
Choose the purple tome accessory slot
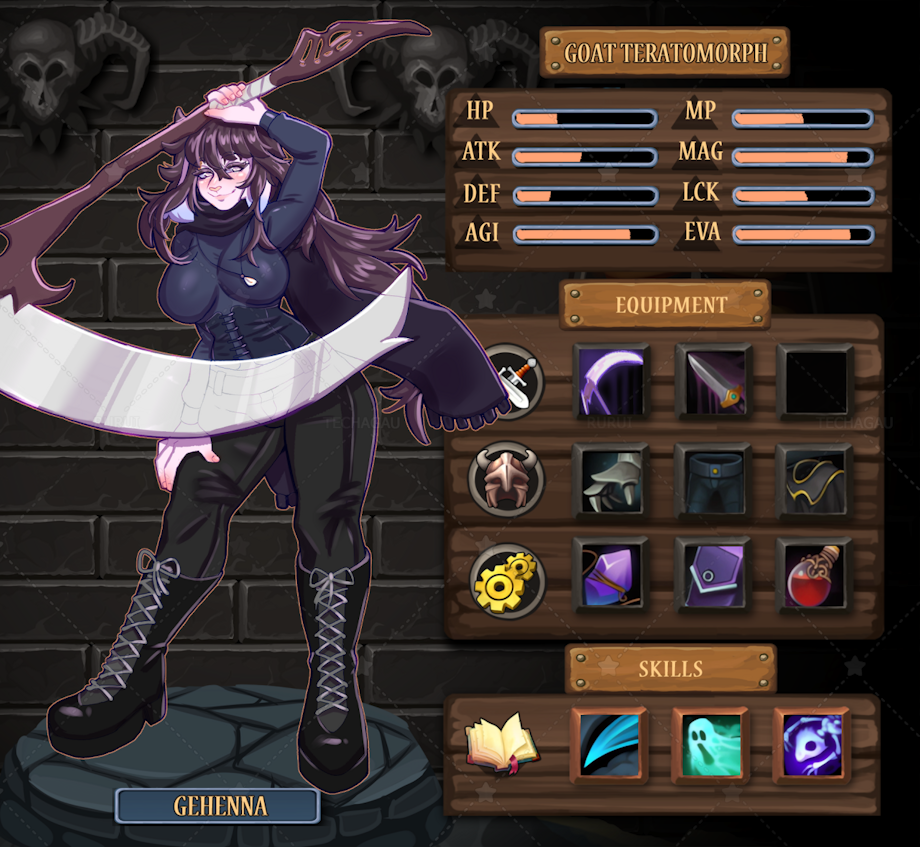714,576
